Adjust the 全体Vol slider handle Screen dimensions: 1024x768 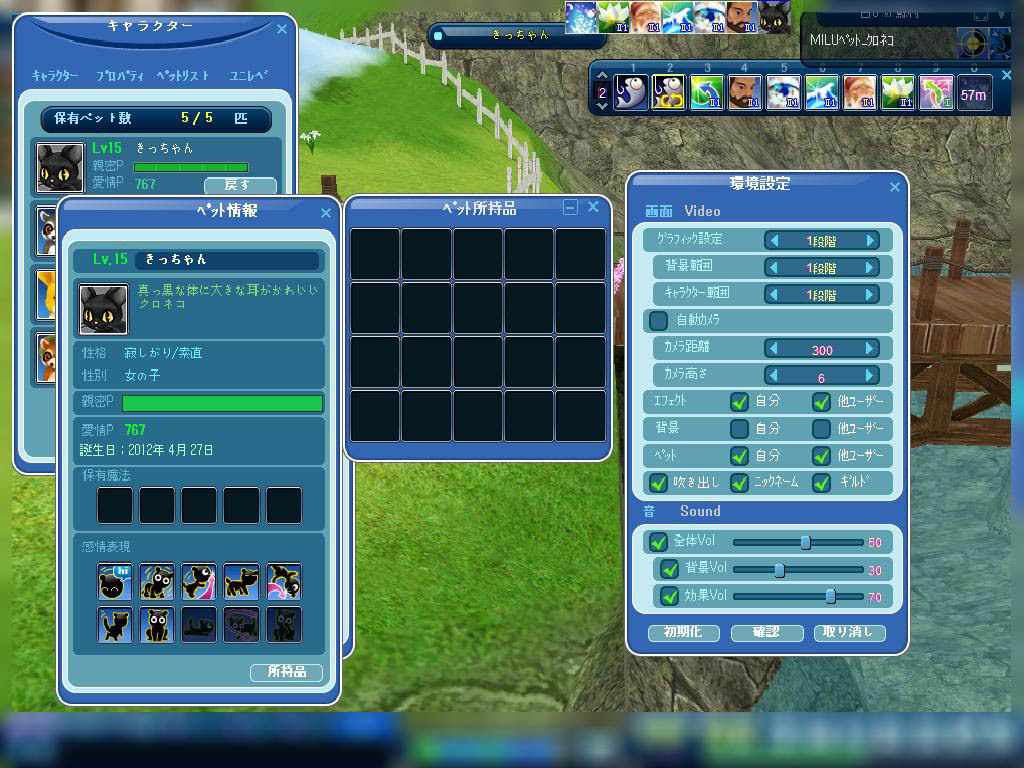[x=805, y=543]
